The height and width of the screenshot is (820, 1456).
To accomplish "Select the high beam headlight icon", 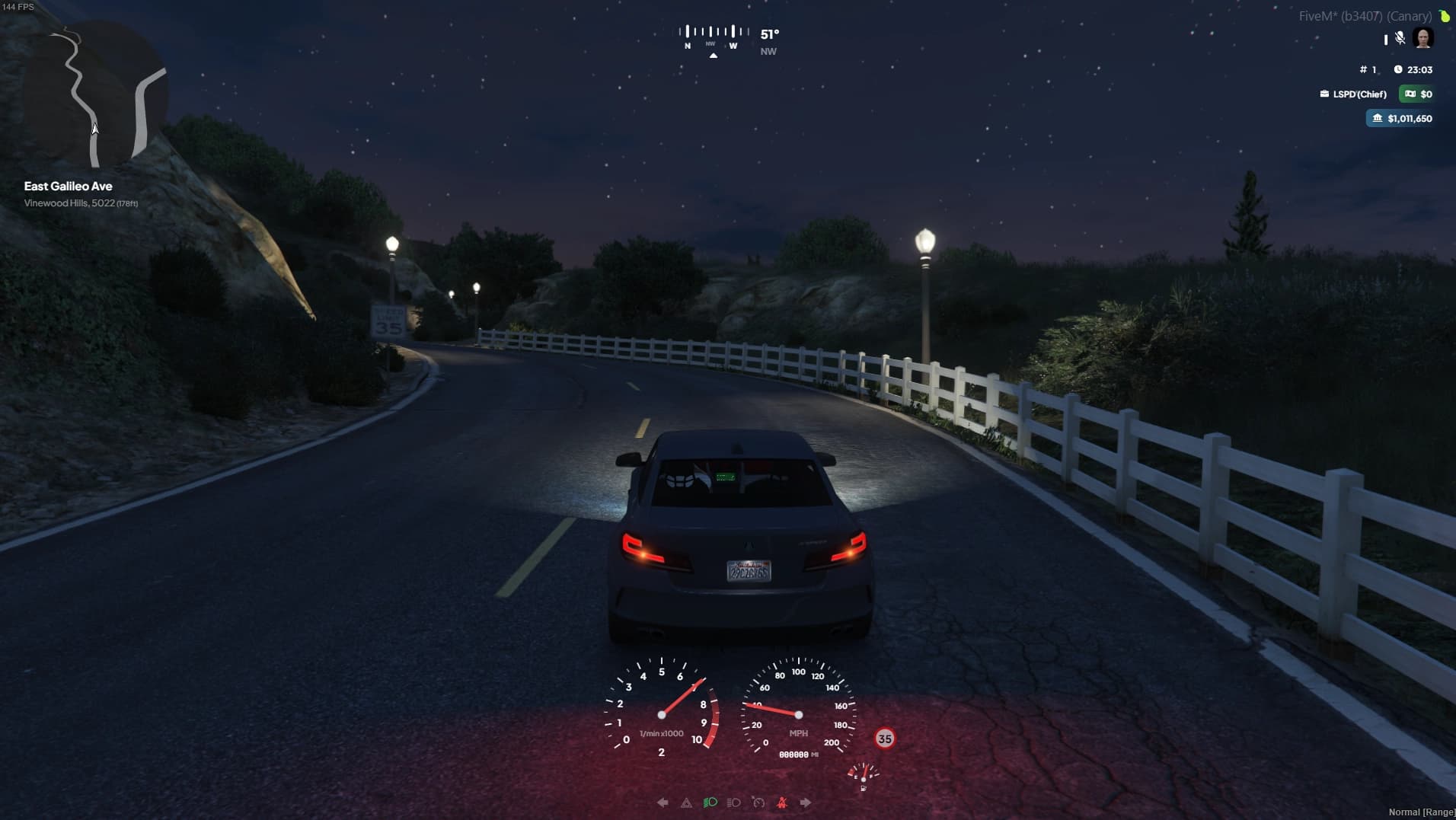I will coord(734,802).
